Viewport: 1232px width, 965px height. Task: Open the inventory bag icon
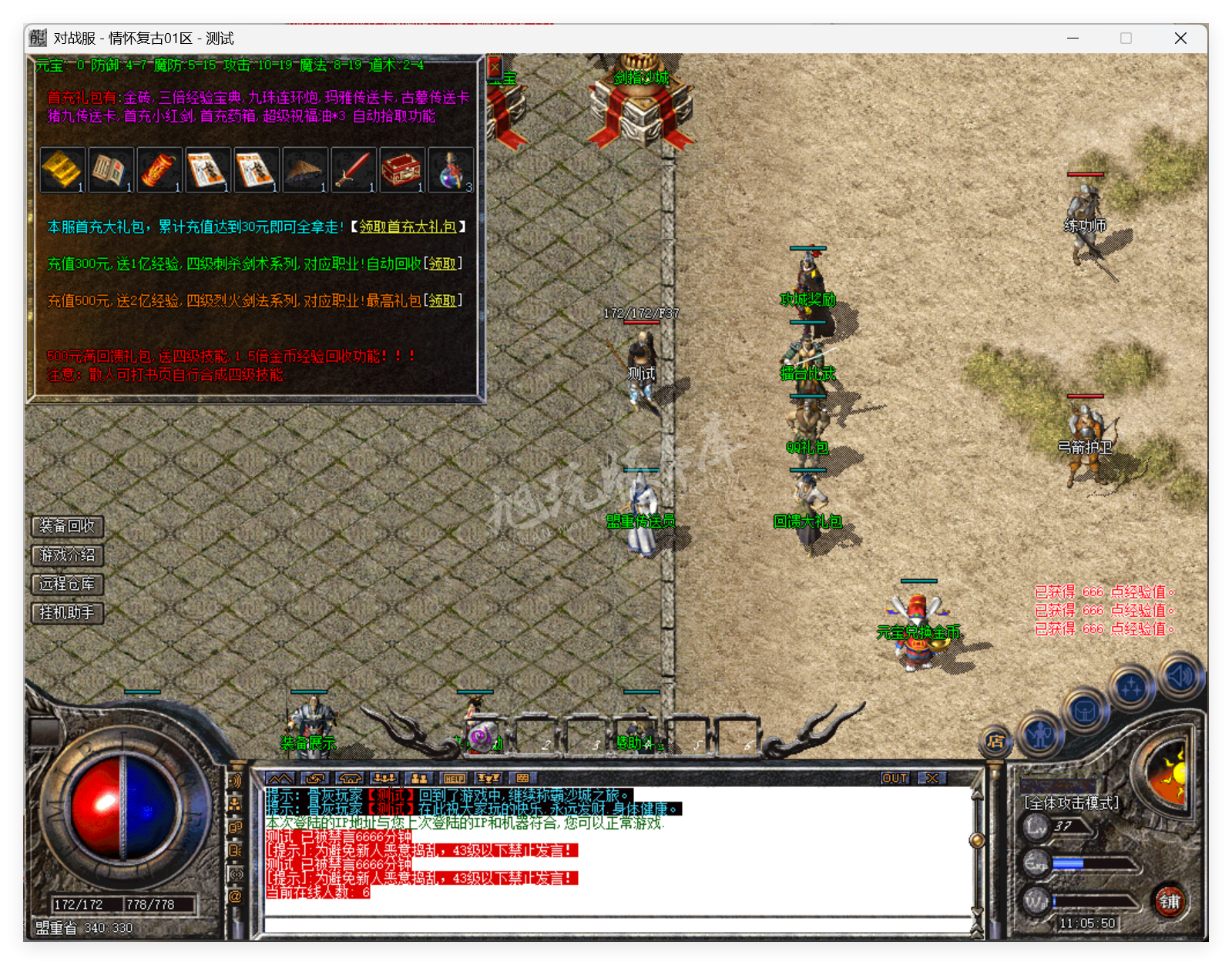[x=1085, y=712]
